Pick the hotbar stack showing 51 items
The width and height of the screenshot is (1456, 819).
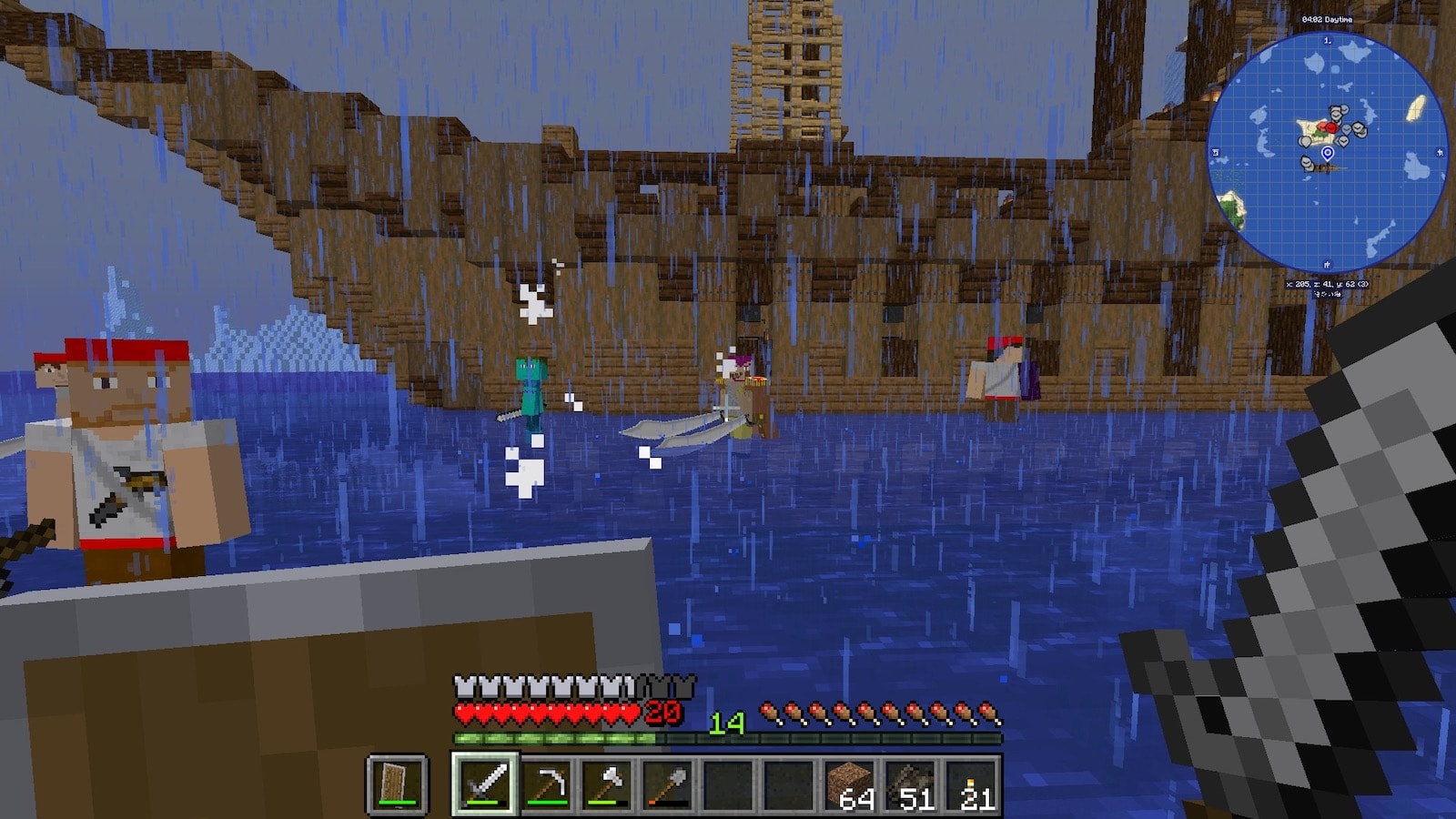pos(912,784)
